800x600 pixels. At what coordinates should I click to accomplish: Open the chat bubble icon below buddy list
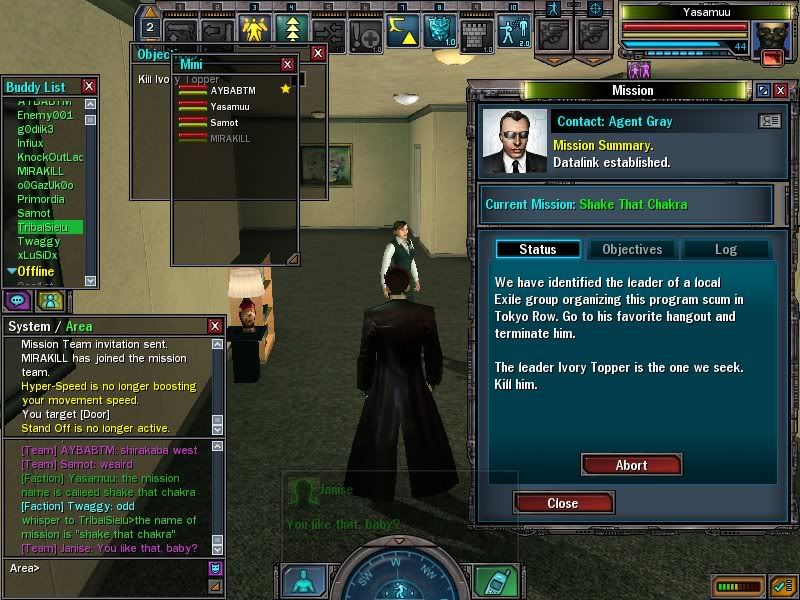coord(18,299)
